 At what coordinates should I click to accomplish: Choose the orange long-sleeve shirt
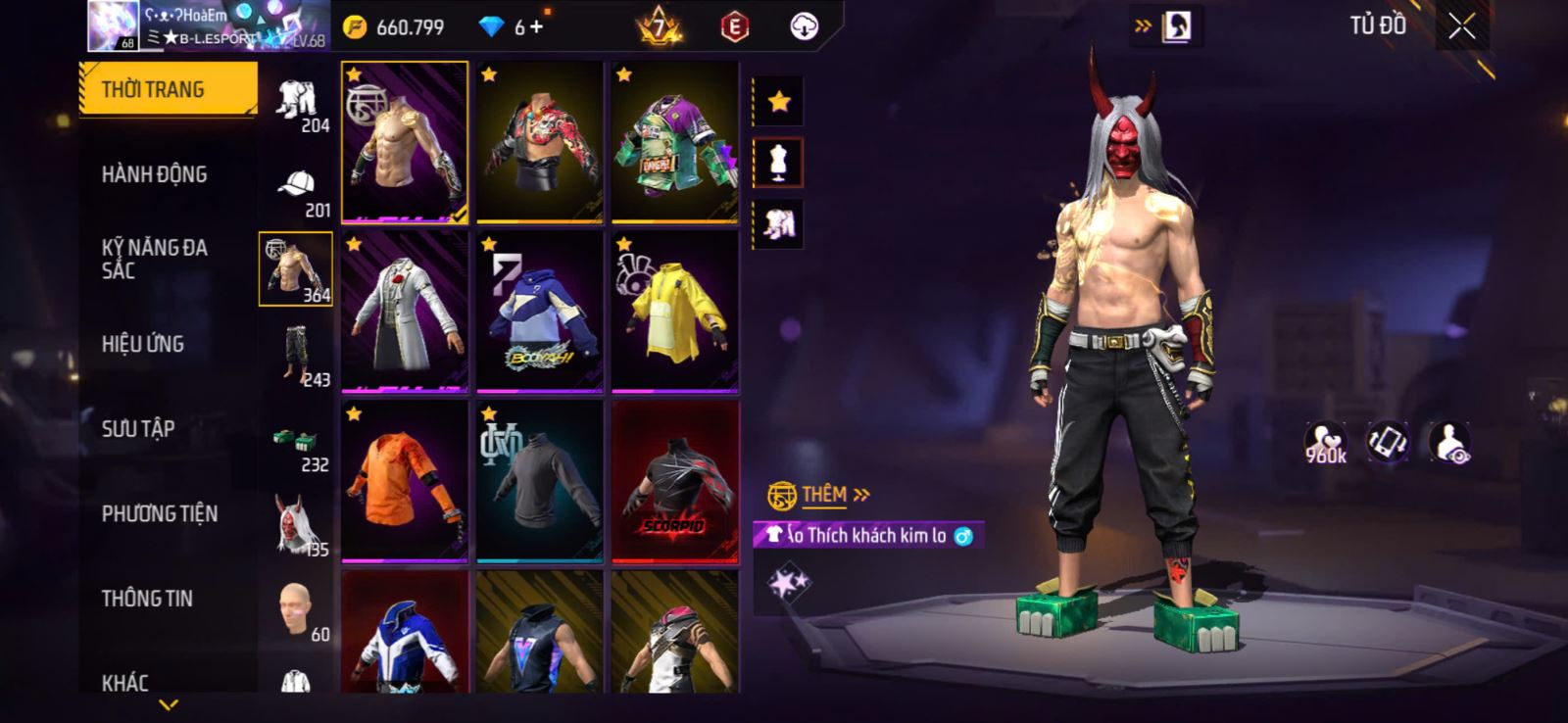pos(405,481)
